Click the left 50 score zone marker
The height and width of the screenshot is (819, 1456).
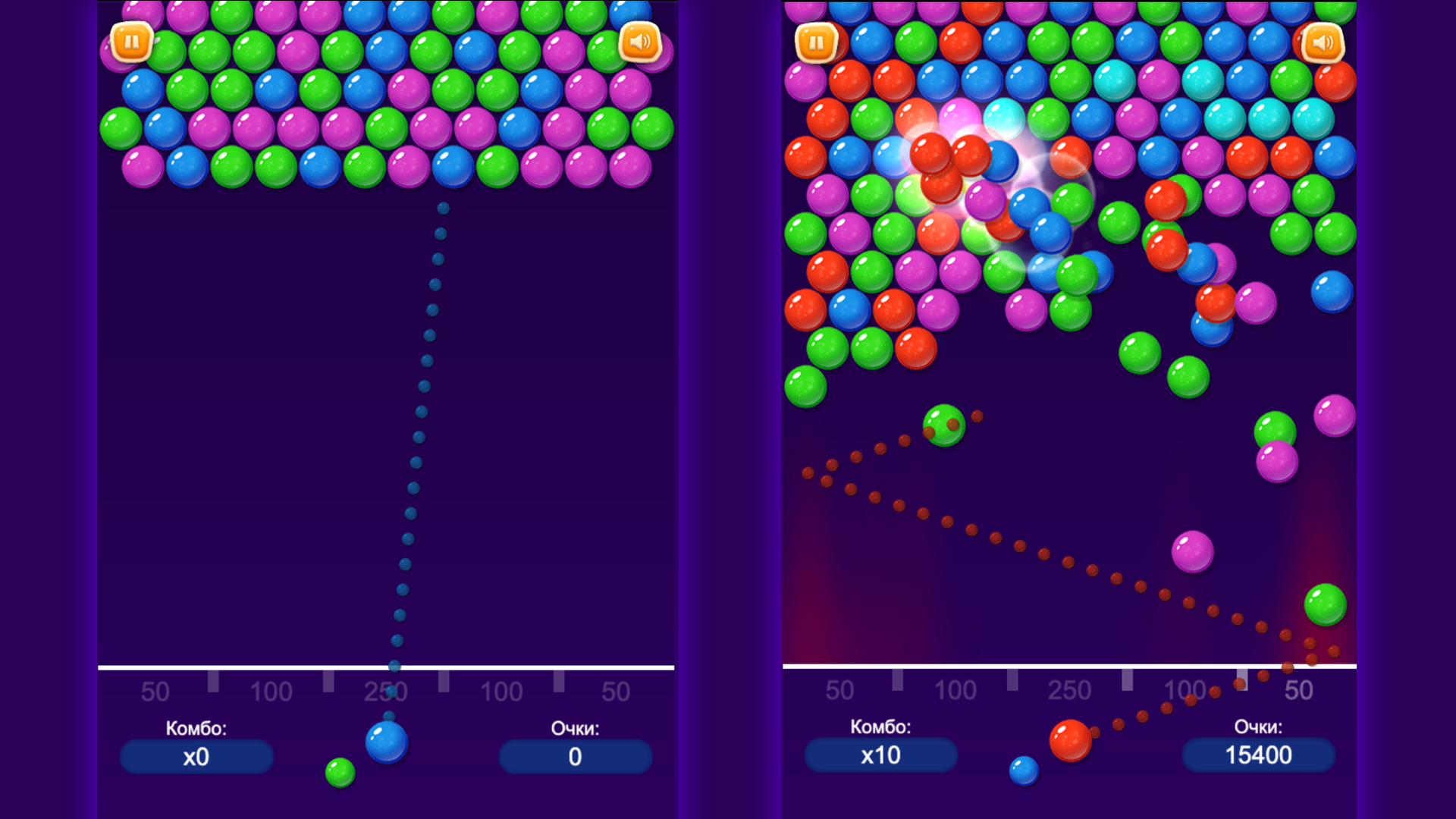155,691
